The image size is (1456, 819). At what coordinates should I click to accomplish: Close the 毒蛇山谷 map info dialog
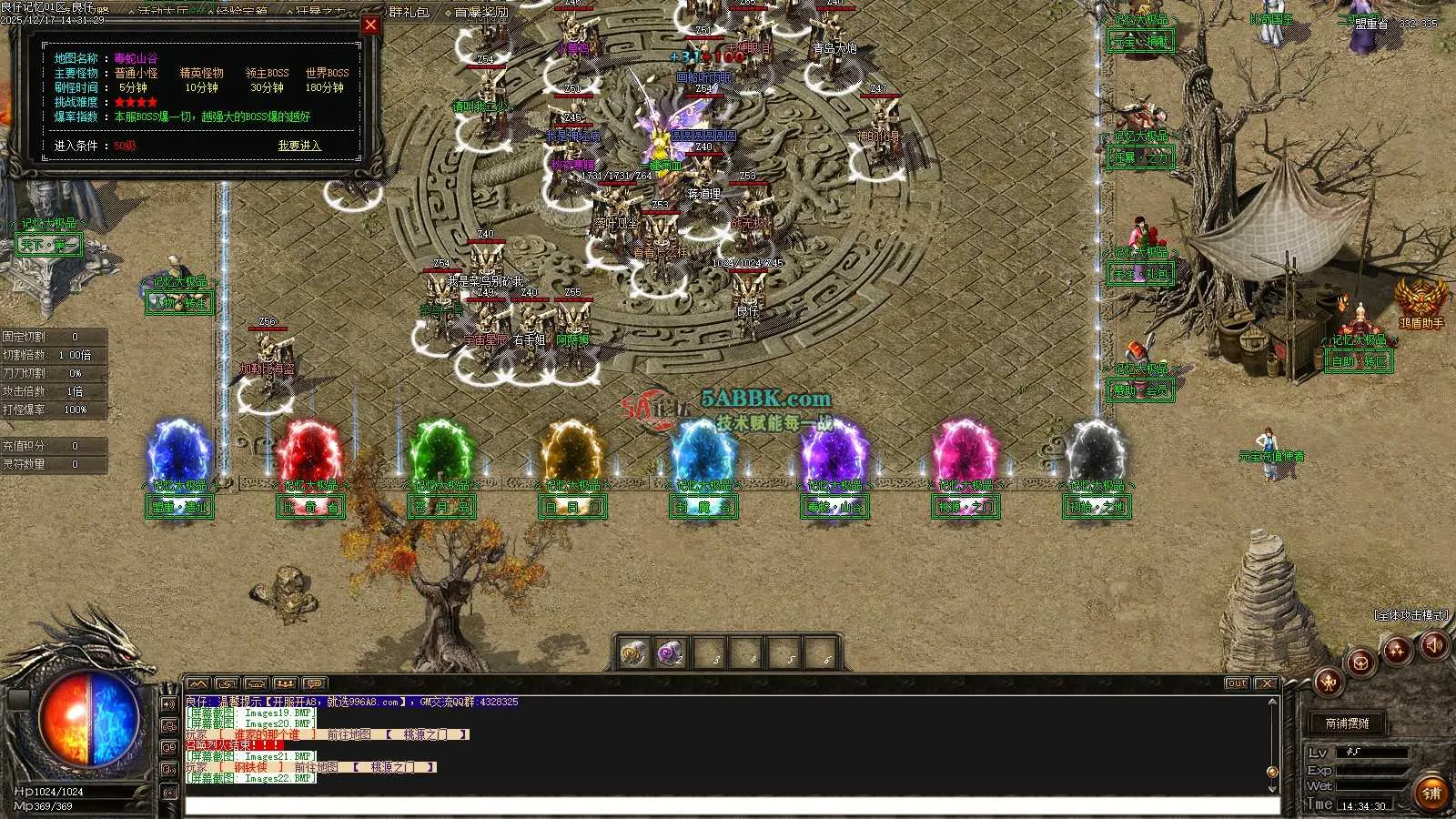[370, 25]
